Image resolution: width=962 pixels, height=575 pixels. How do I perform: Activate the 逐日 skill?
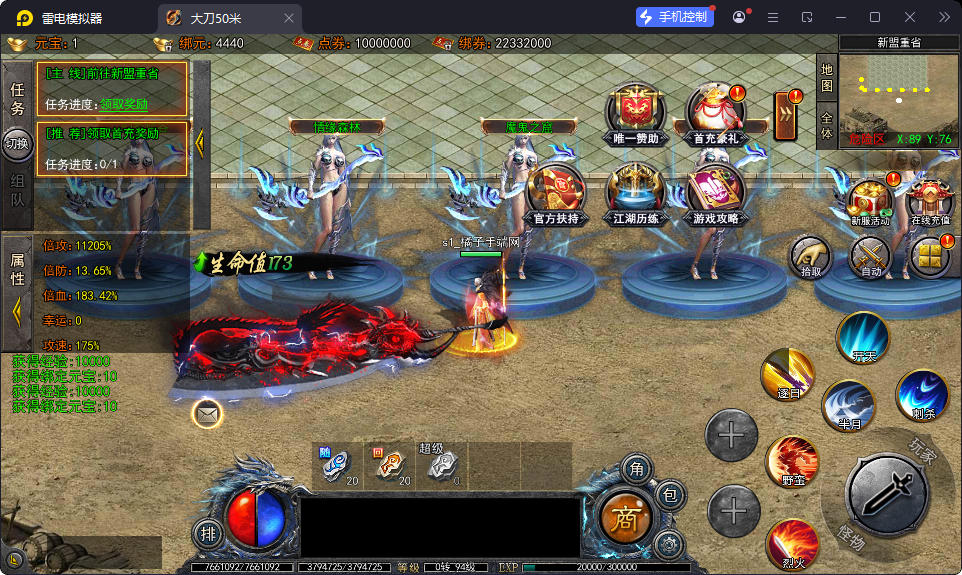(786, 376)
